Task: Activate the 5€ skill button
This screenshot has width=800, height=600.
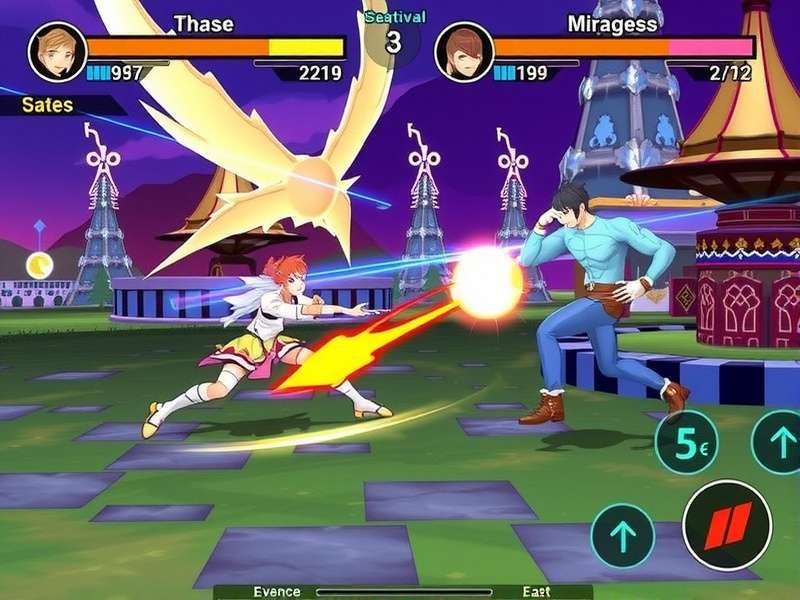Action: point(686,441)
